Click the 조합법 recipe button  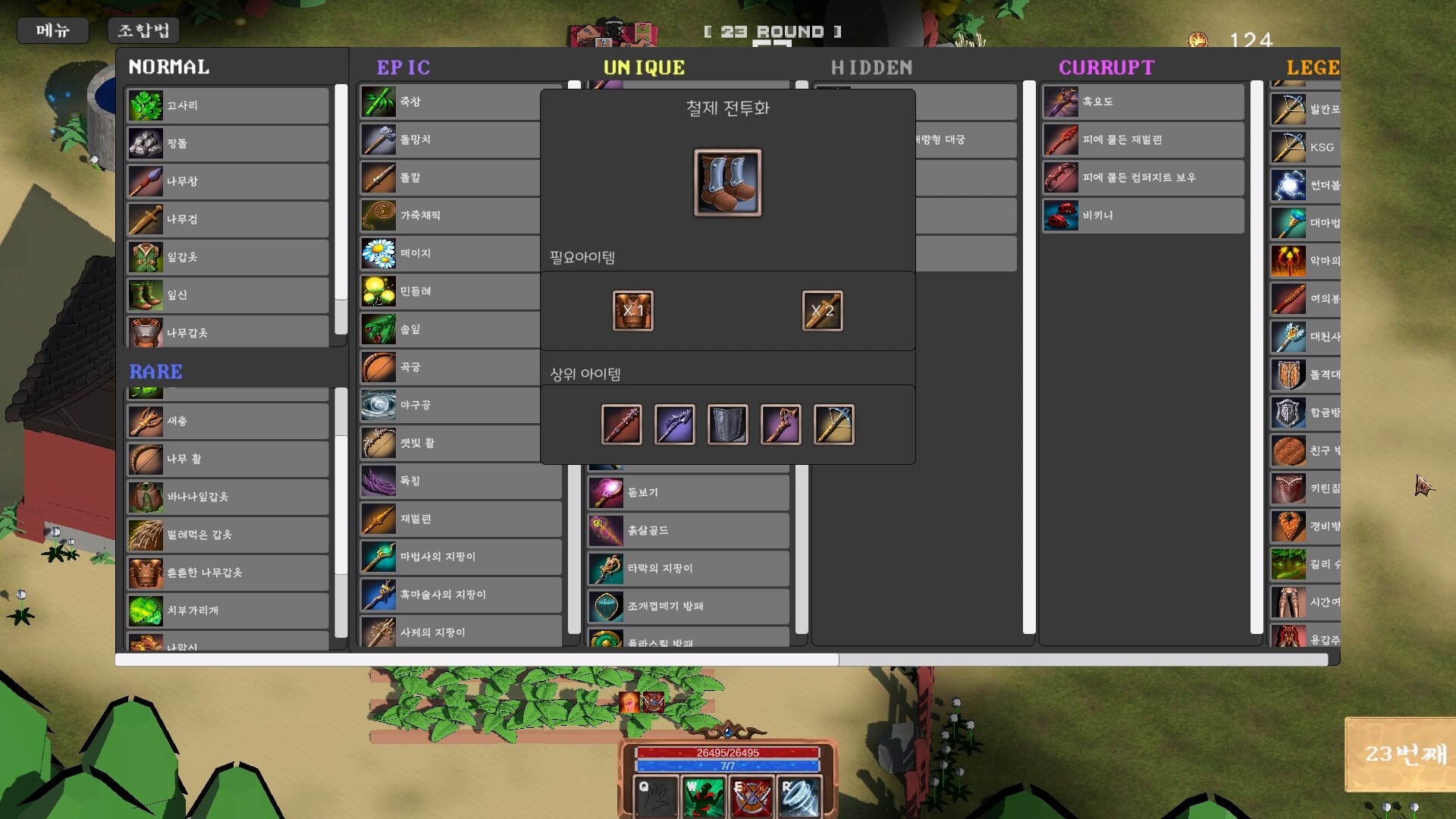pos(143,30)
